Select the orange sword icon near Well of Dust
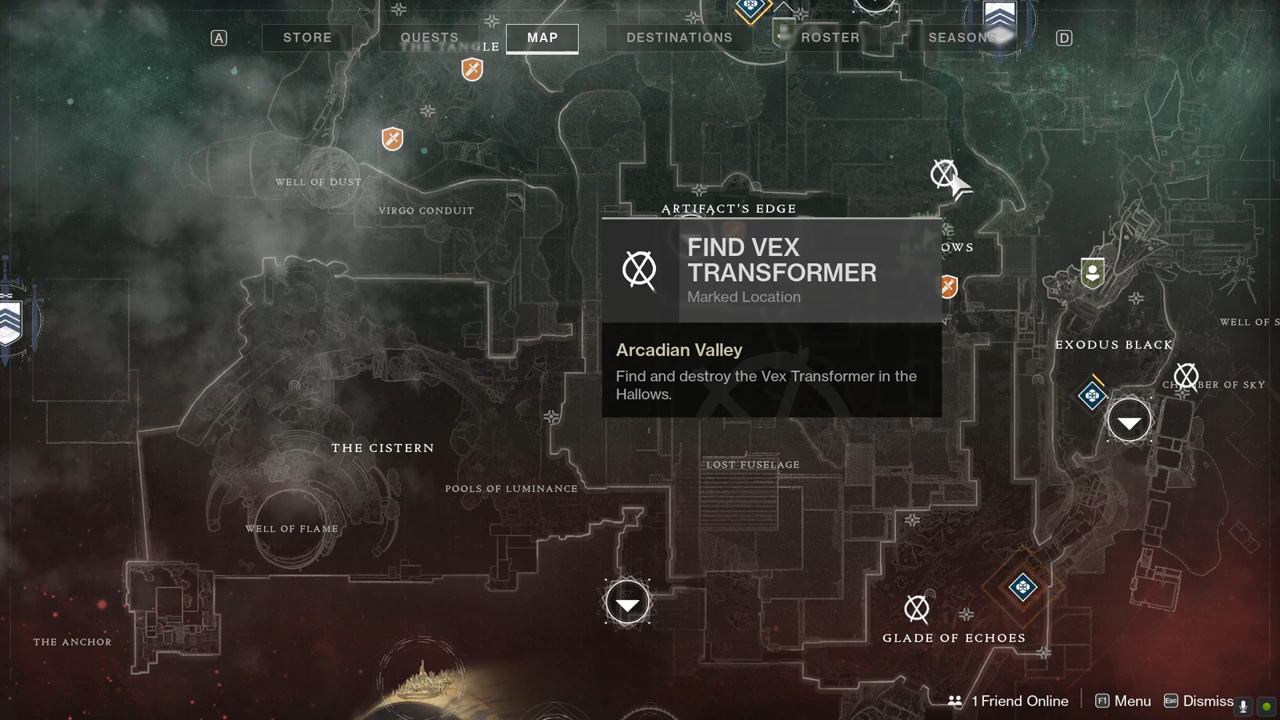1280x720 pixels. tap(392, 138)
